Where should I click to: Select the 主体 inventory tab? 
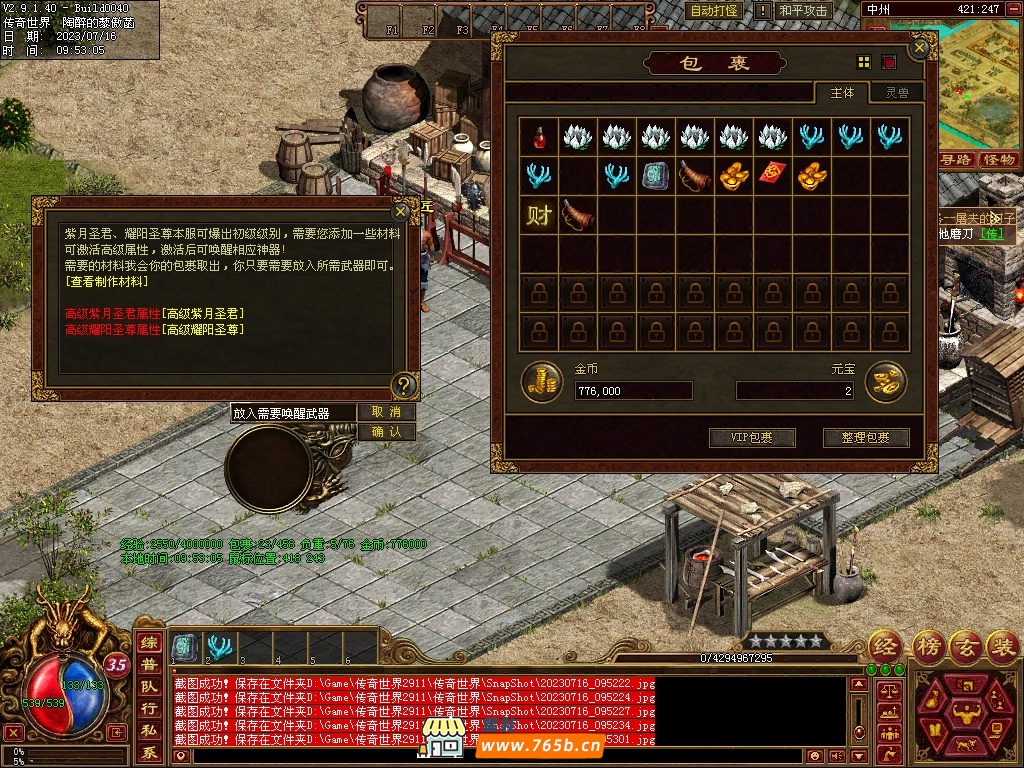pos(842,93)
